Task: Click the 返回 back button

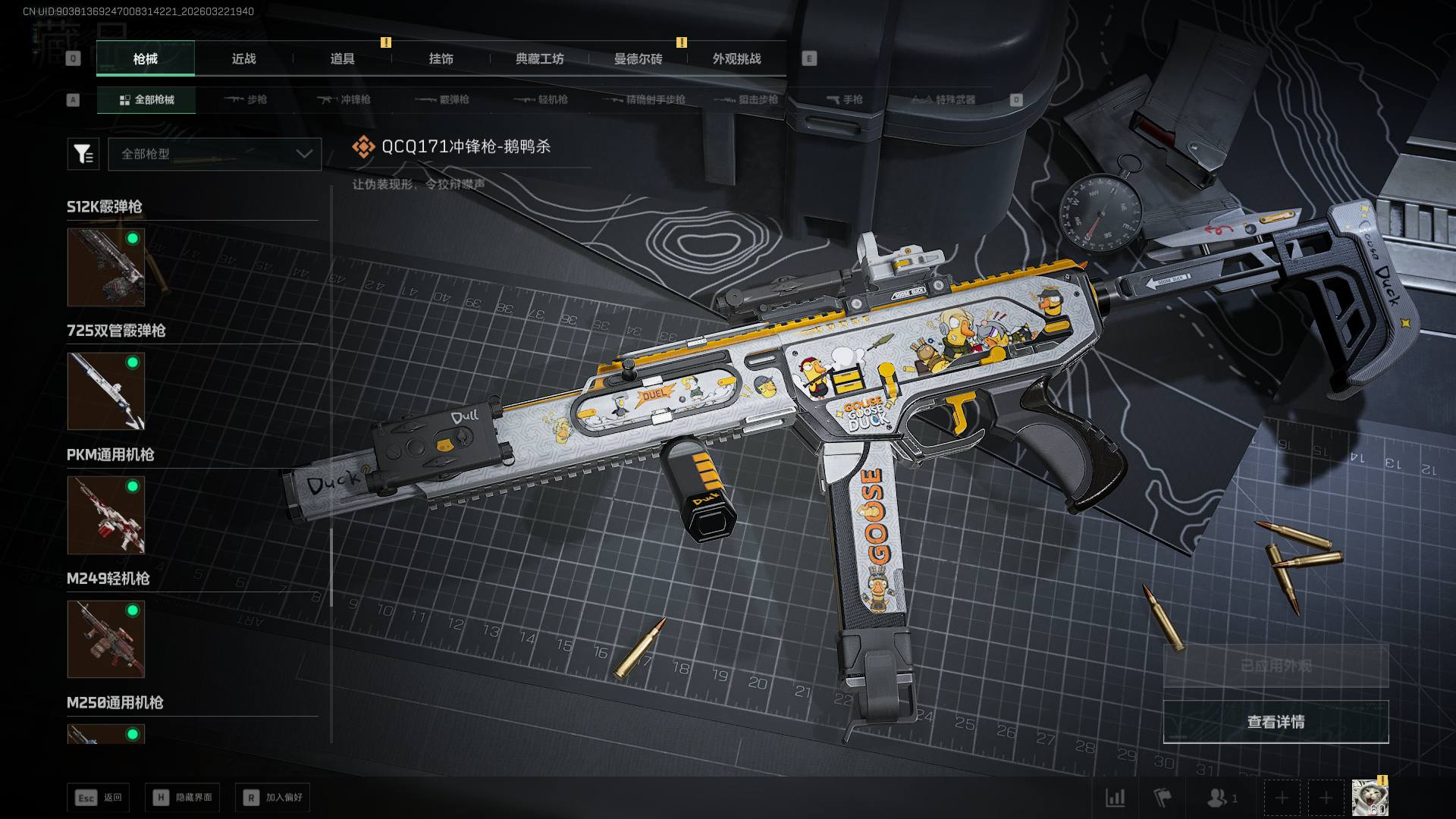Action: click(x=99, y=797)
